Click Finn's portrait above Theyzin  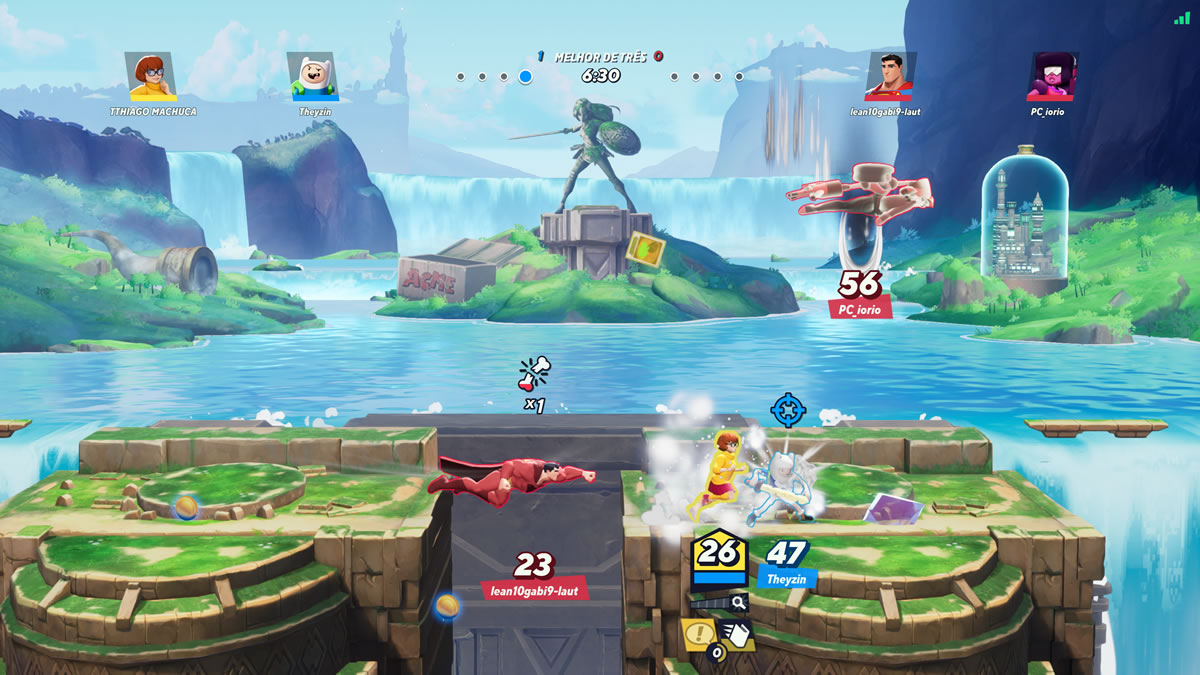click(313, 77)
